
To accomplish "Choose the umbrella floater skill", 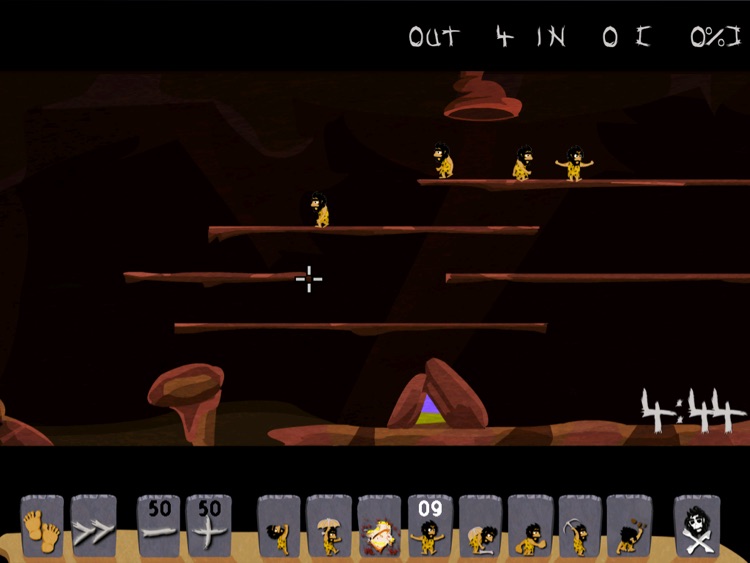I will point(329,525).
